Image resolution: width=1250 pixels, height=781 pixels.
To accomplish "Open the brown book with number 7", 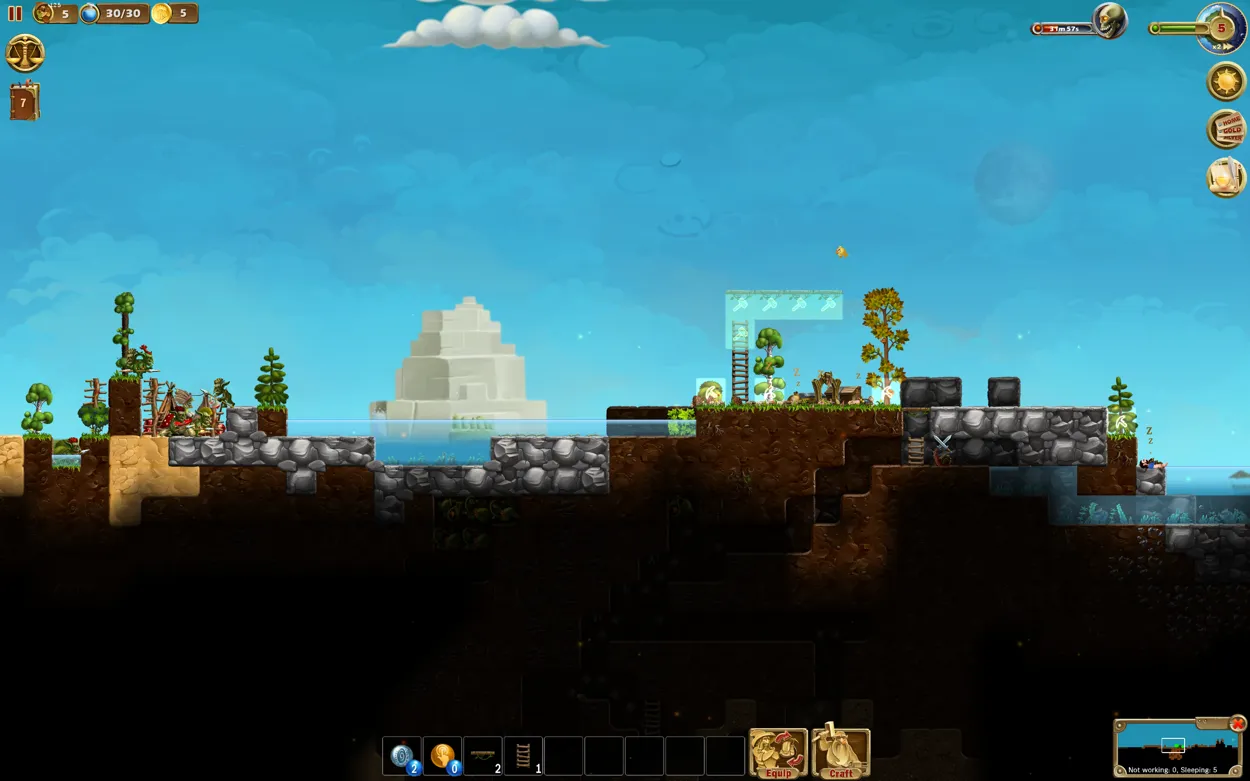I will tap(24, 102).
